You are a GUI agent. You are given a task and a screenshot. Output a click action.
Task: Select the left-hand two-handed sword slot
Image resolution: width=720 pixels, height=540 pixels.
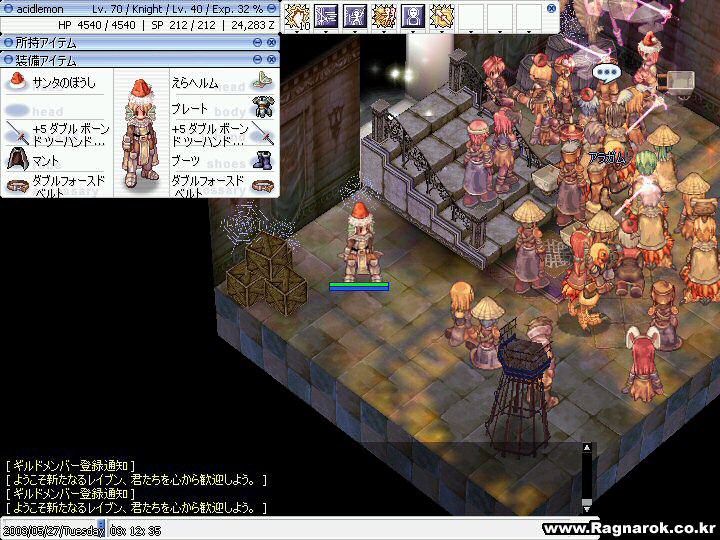click(x=55, y=134)
